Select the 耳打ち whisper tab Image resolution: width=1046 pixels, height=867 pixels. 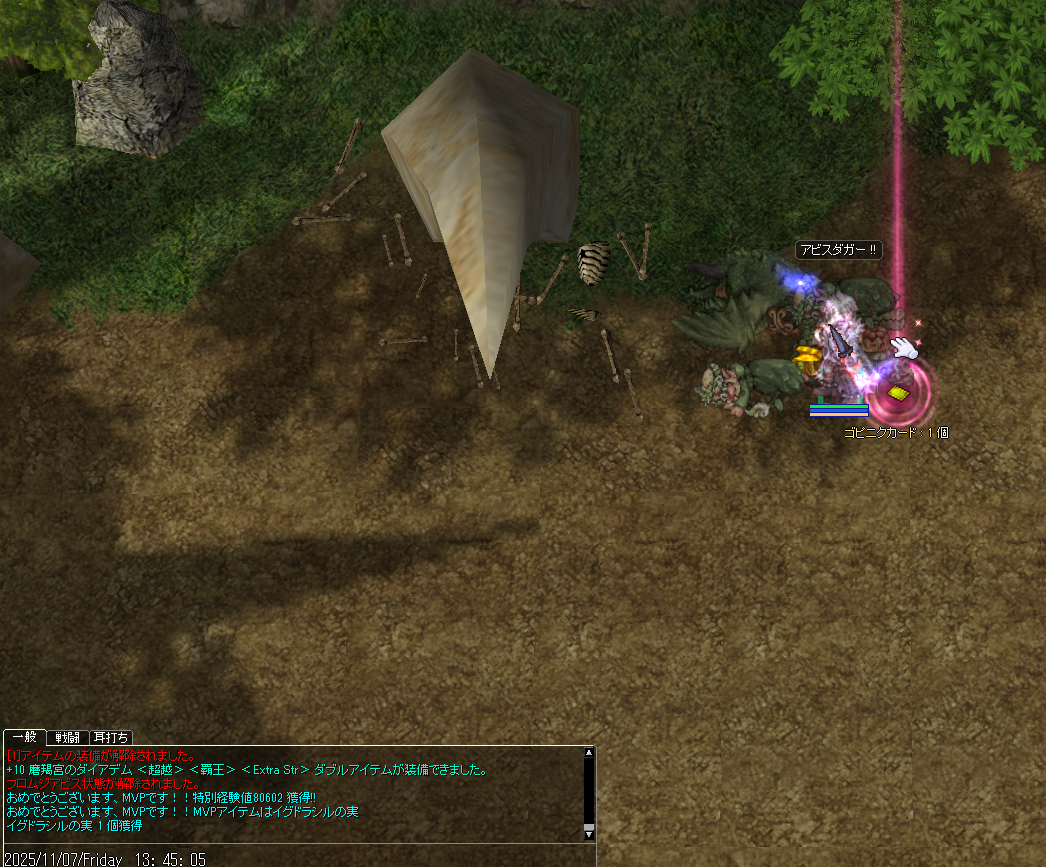pos(110,738)
